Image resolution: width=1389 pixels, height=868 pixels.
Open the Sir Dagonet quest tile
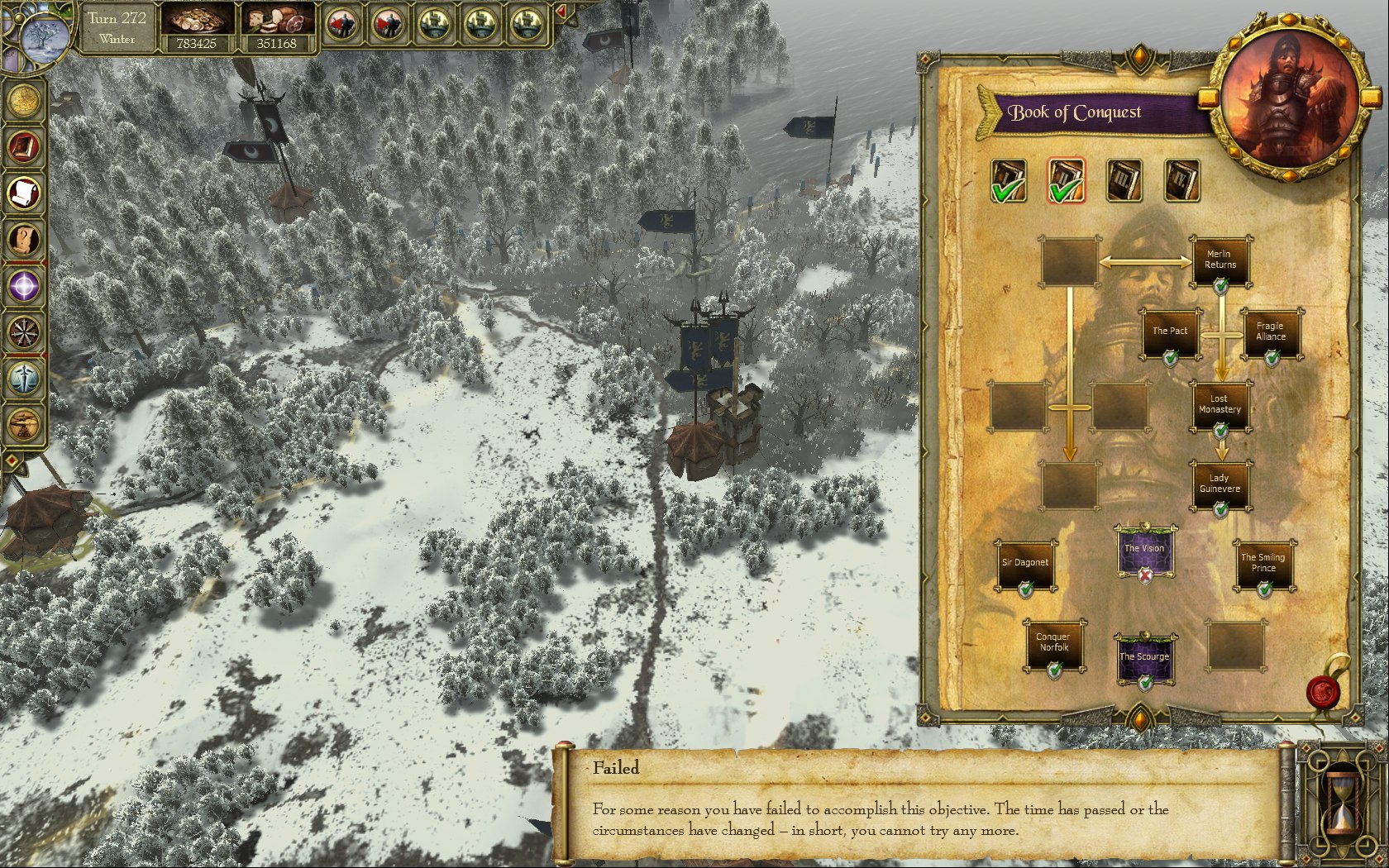pos(1025,564)
